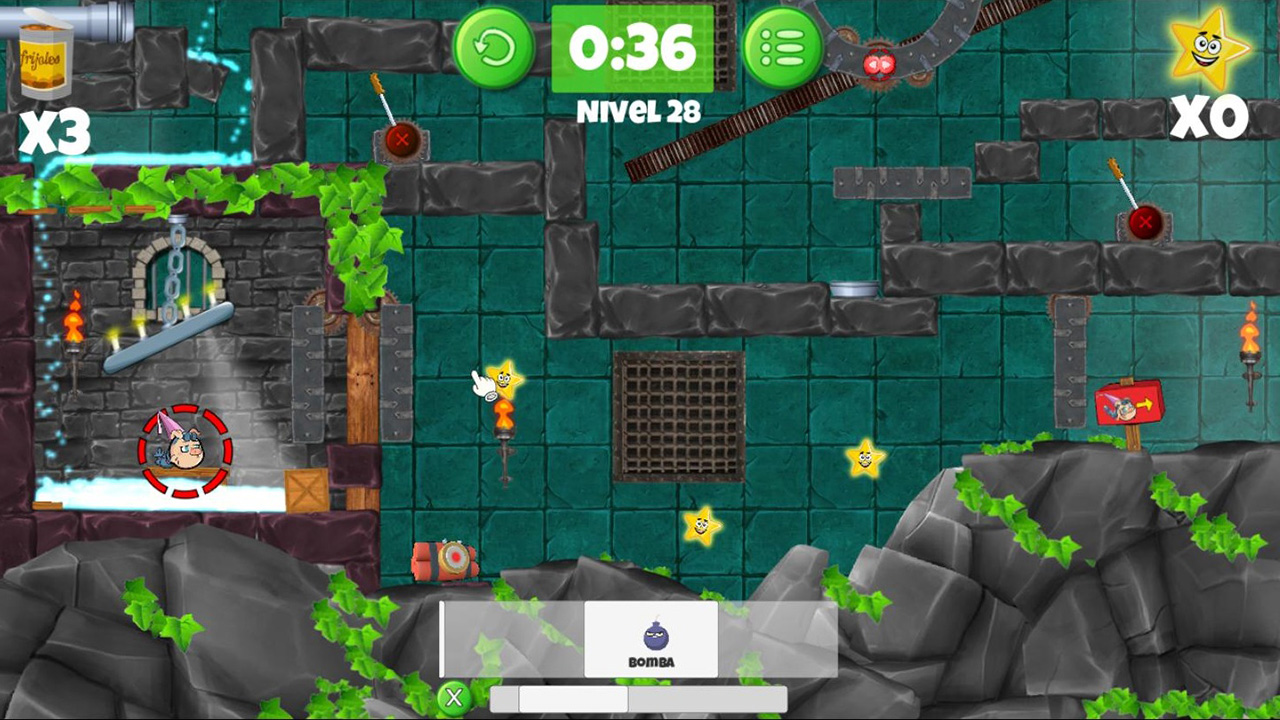Click the smiling star counter icon top right
Viewport: 1280px width, 720px height.
coord(1208,47)
